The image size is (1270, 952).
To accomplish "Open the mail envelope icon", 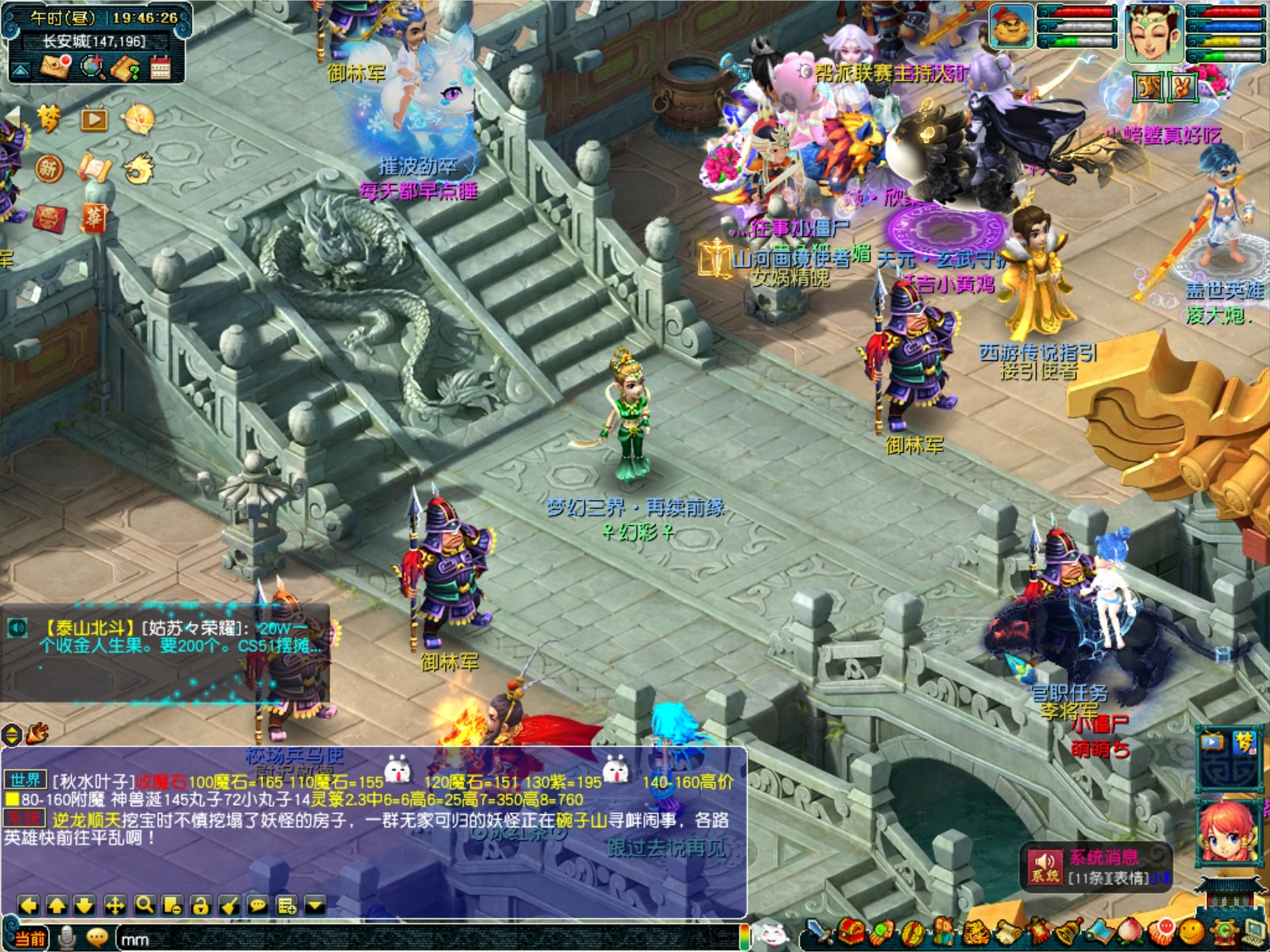I will (x=55, y=67).
